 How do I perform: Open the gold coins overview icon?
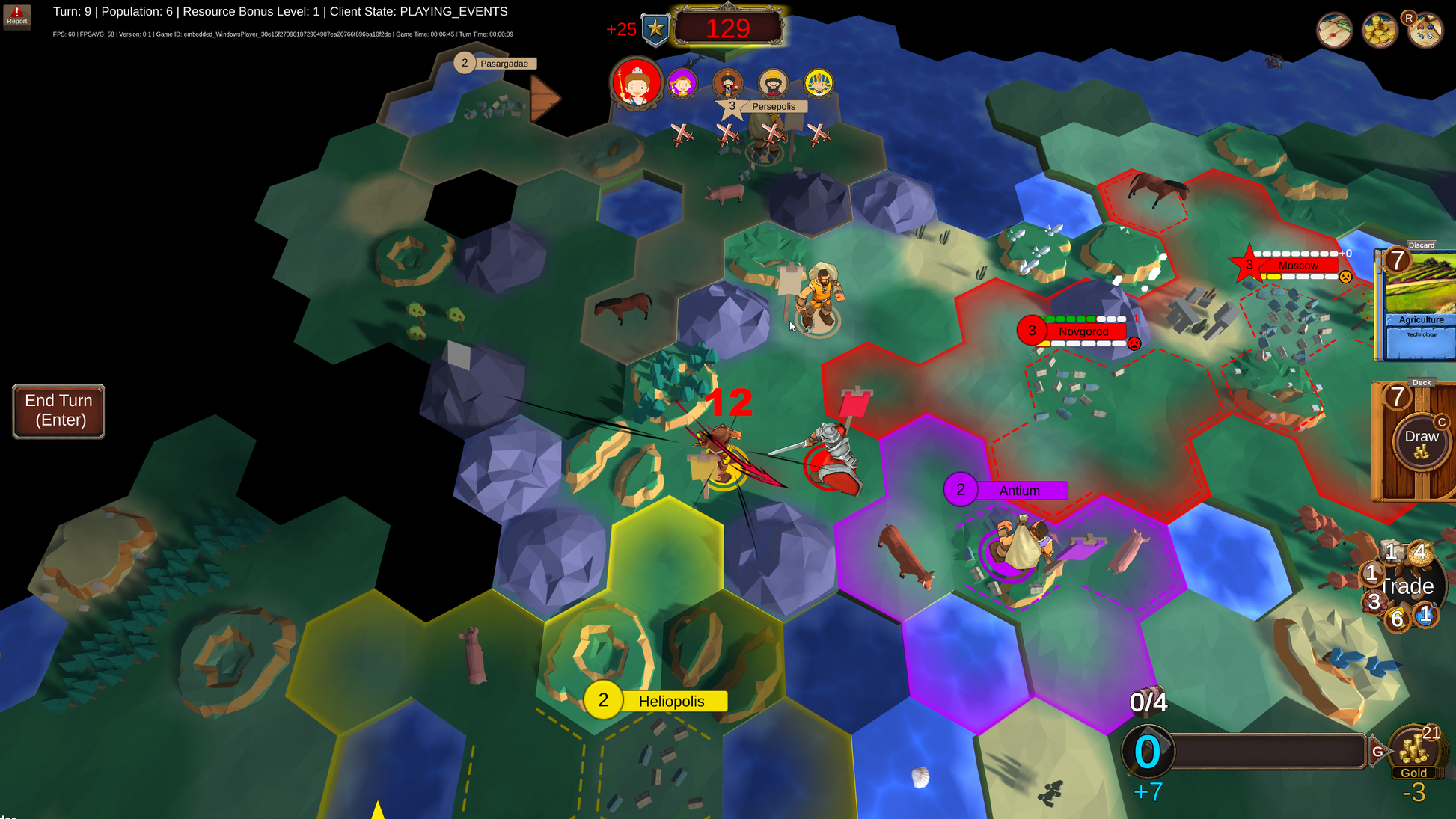1379,30
